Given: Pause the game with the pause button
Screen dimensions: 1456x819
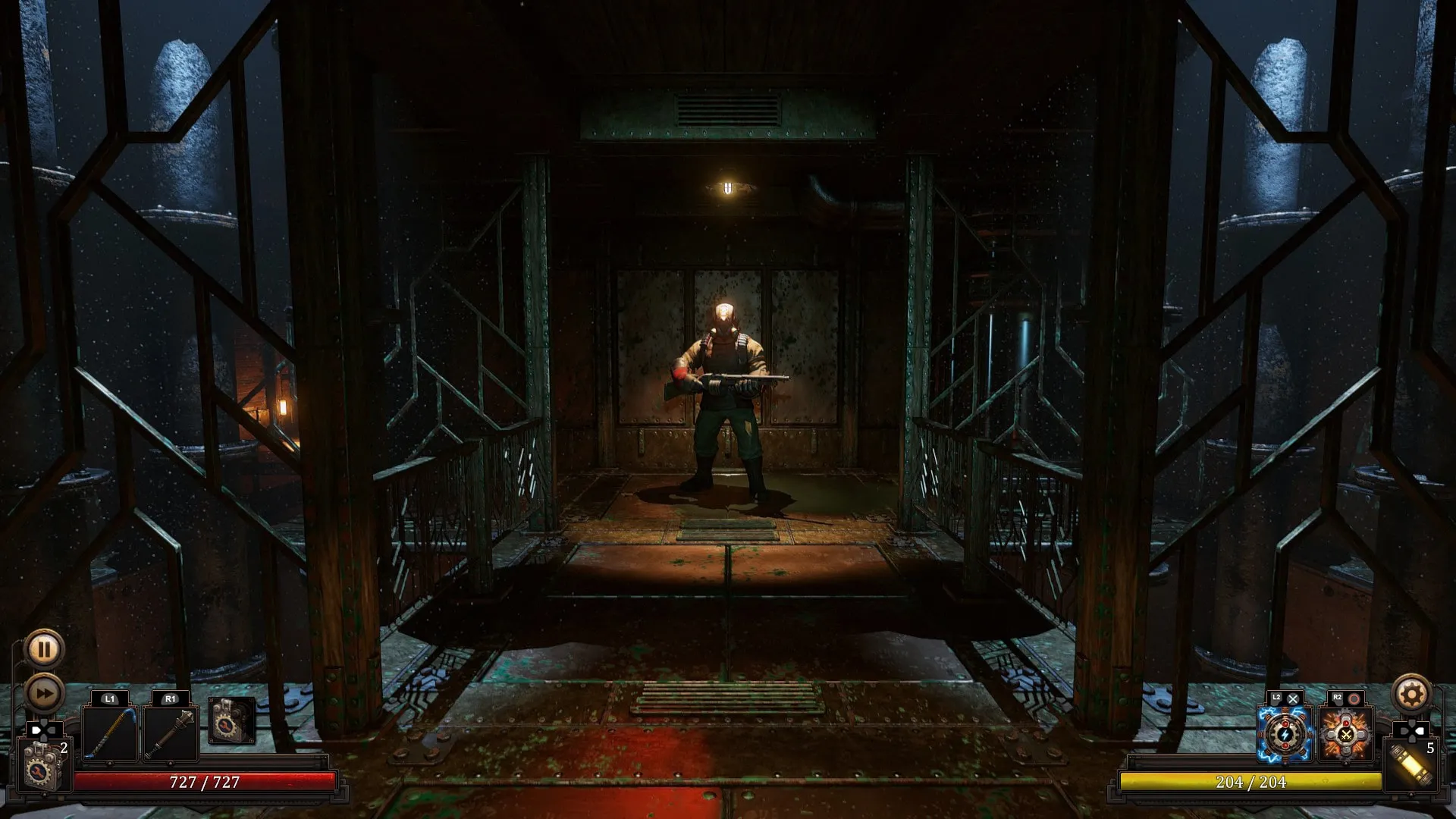Looking at the screenshot, I should pyautogui.click(x=44, y=649).
